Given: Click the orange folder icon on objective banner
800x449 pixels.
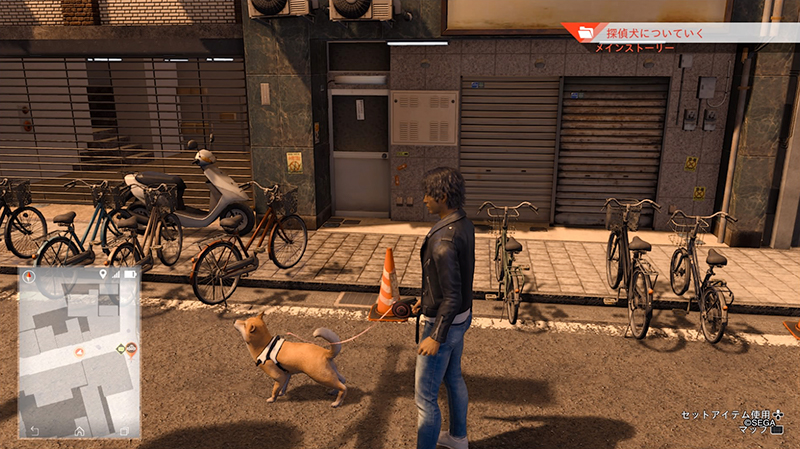Looking at the screenshot, I should pos(585,33).
